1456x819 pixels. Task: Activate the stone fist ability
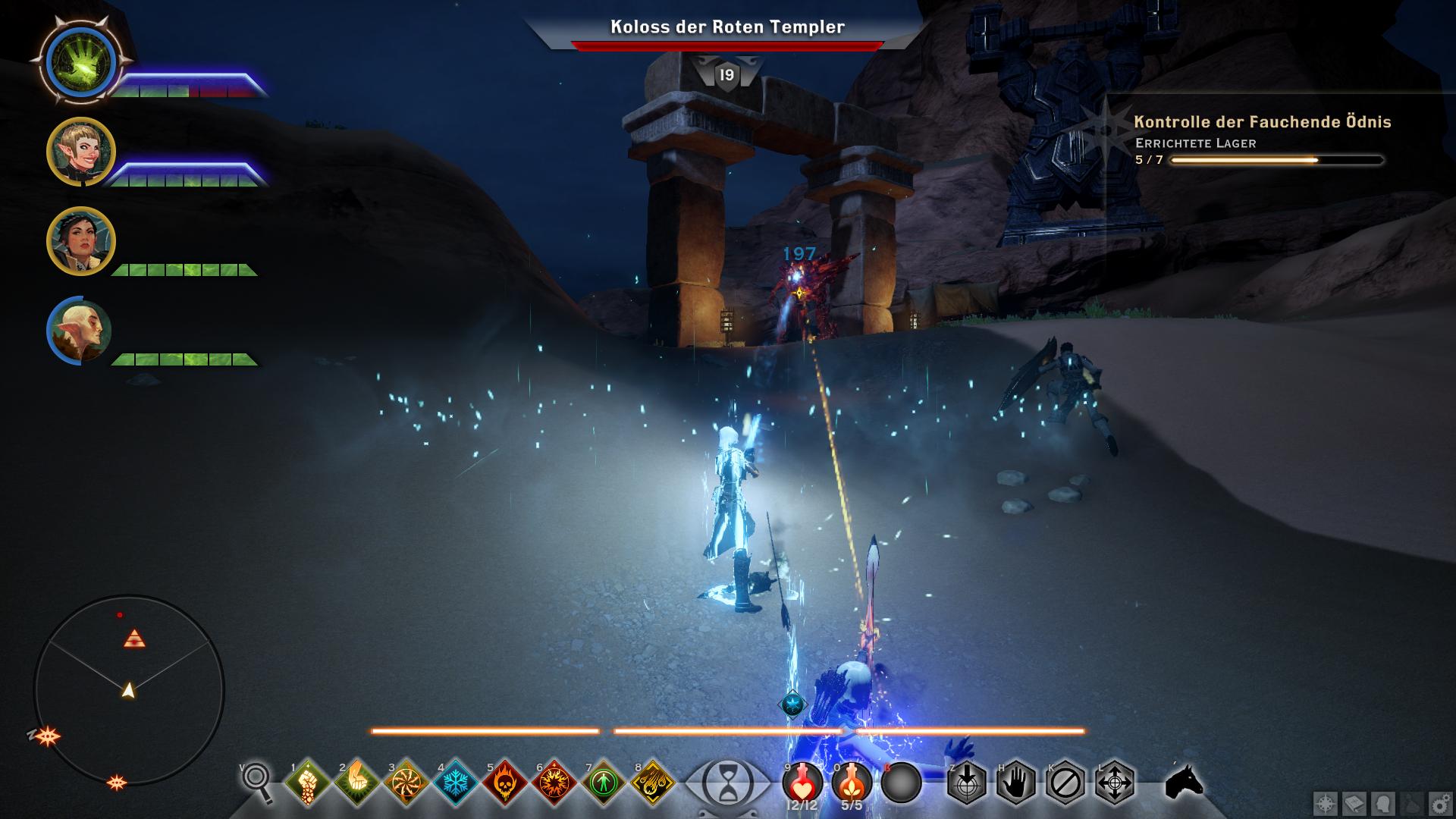[308, 782]
